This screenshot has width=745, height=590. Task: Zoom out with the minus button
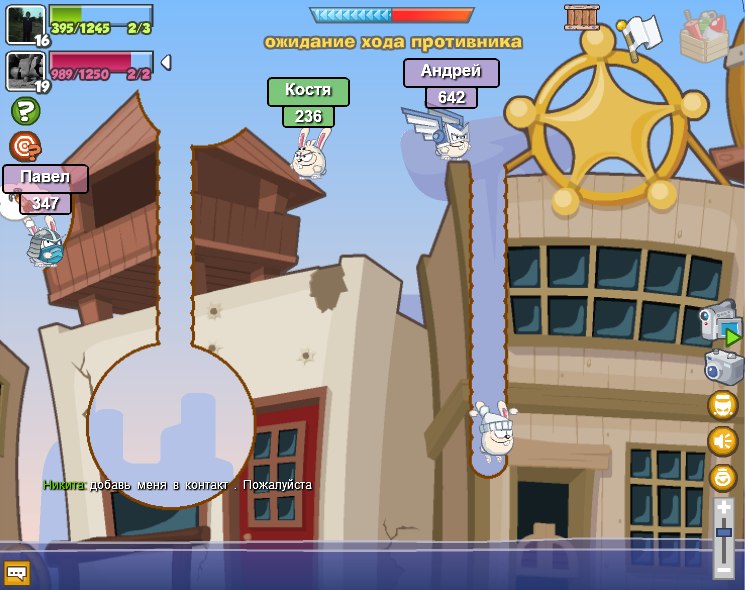point(723,570)
